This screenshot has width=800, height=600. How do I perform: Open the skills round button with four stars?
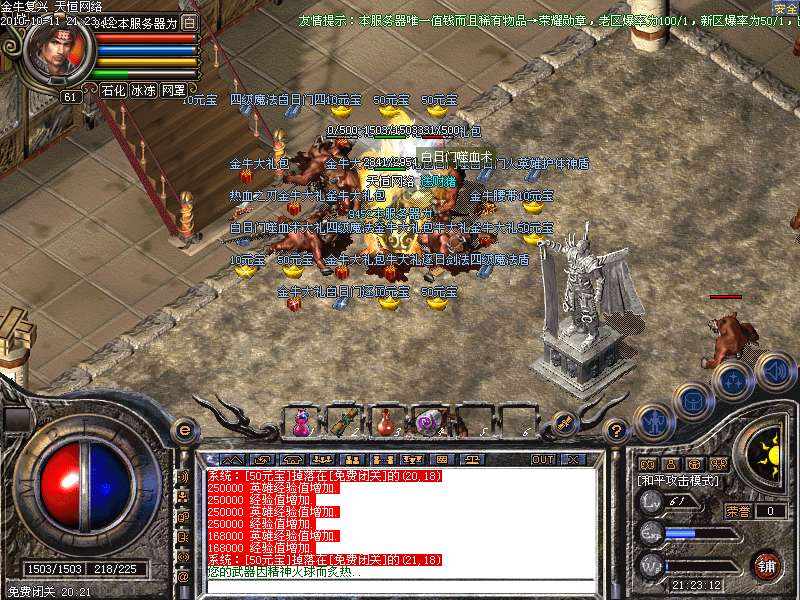tap(733, 380)
